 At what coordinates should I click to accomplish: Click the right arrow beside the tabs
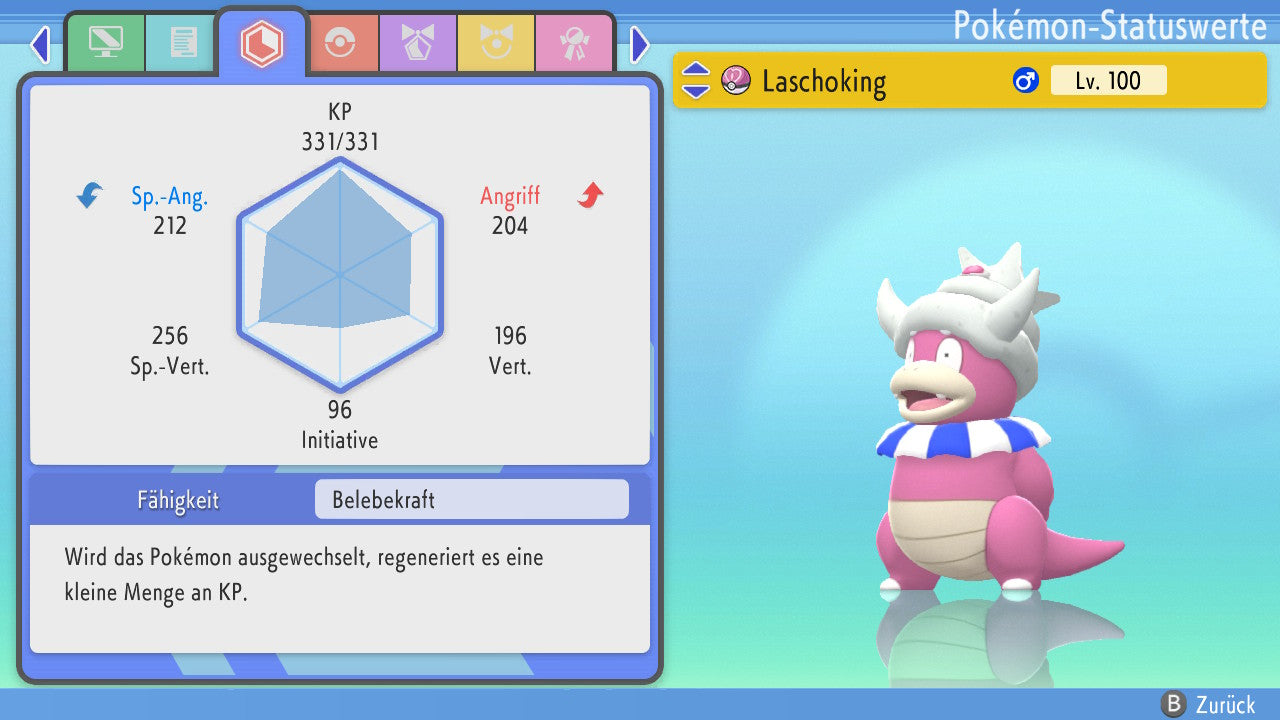pyautogui.click(x=640, y=44)
